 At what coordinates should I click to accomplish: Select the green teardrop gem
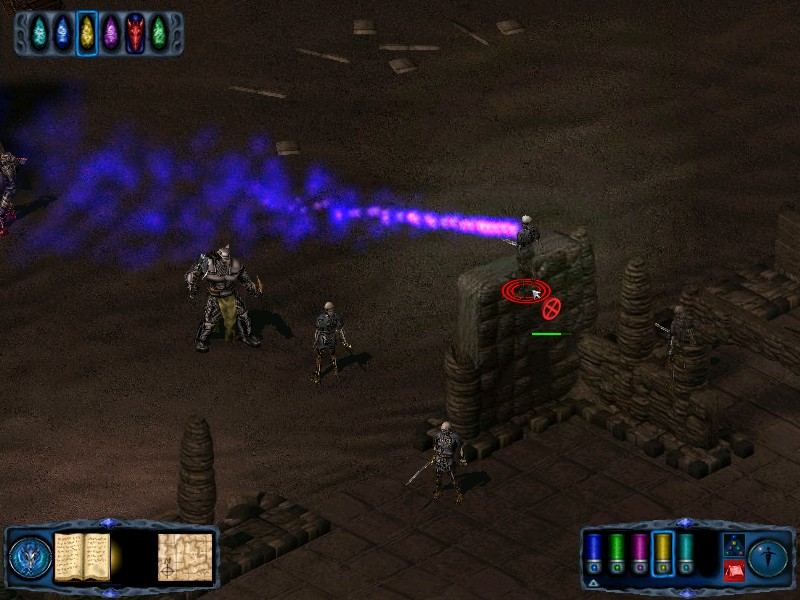(158, 33)
